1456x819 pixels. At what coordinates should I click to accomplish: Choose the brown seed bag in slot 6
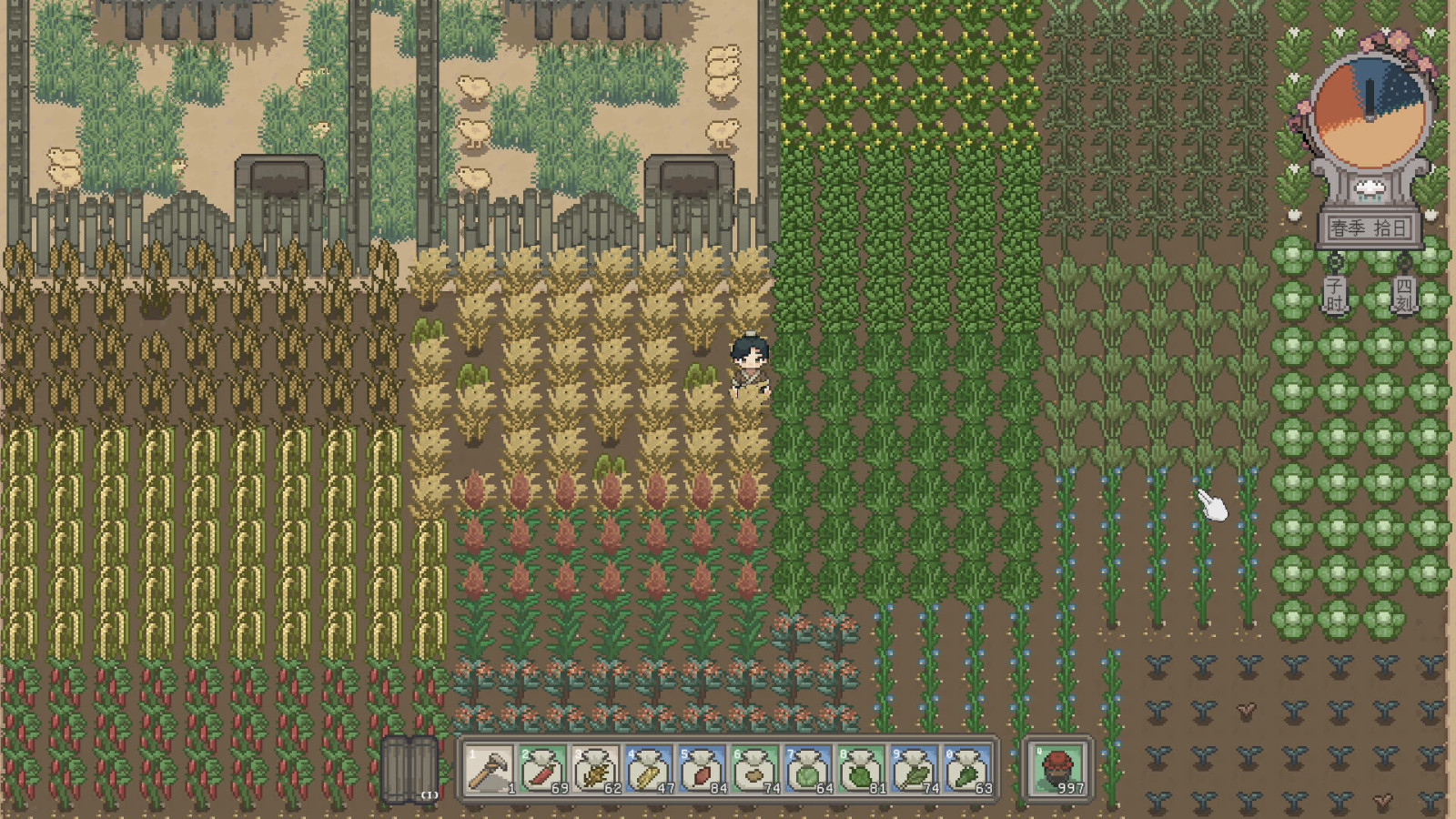click(x=755, y=769)
